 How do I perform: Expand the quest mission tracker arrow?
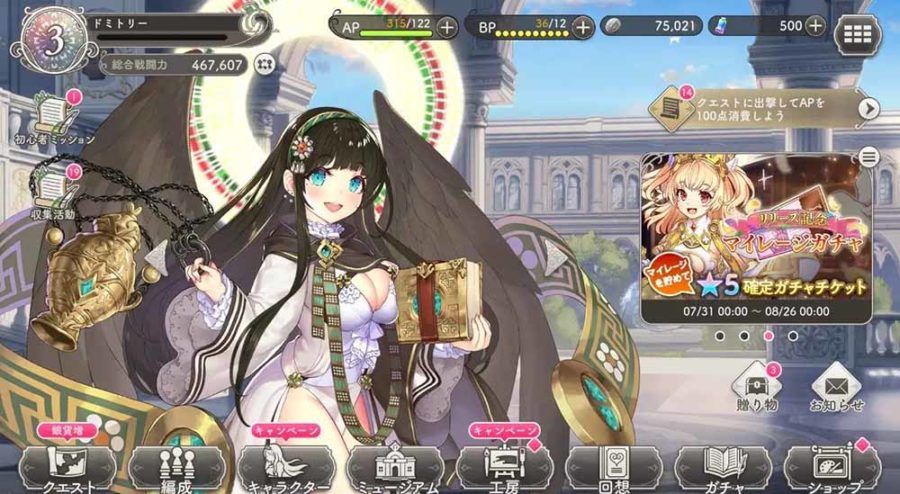(868, 108)
